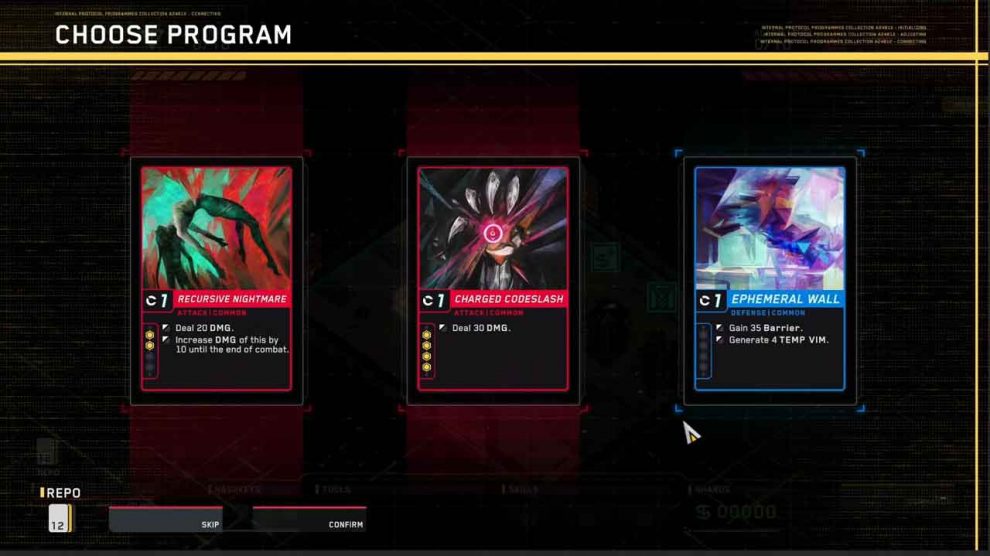The height and width of the screenshot is (556, 990).
Task: Select the Recursive Nightmare card
Action: (x=216, y=279)
